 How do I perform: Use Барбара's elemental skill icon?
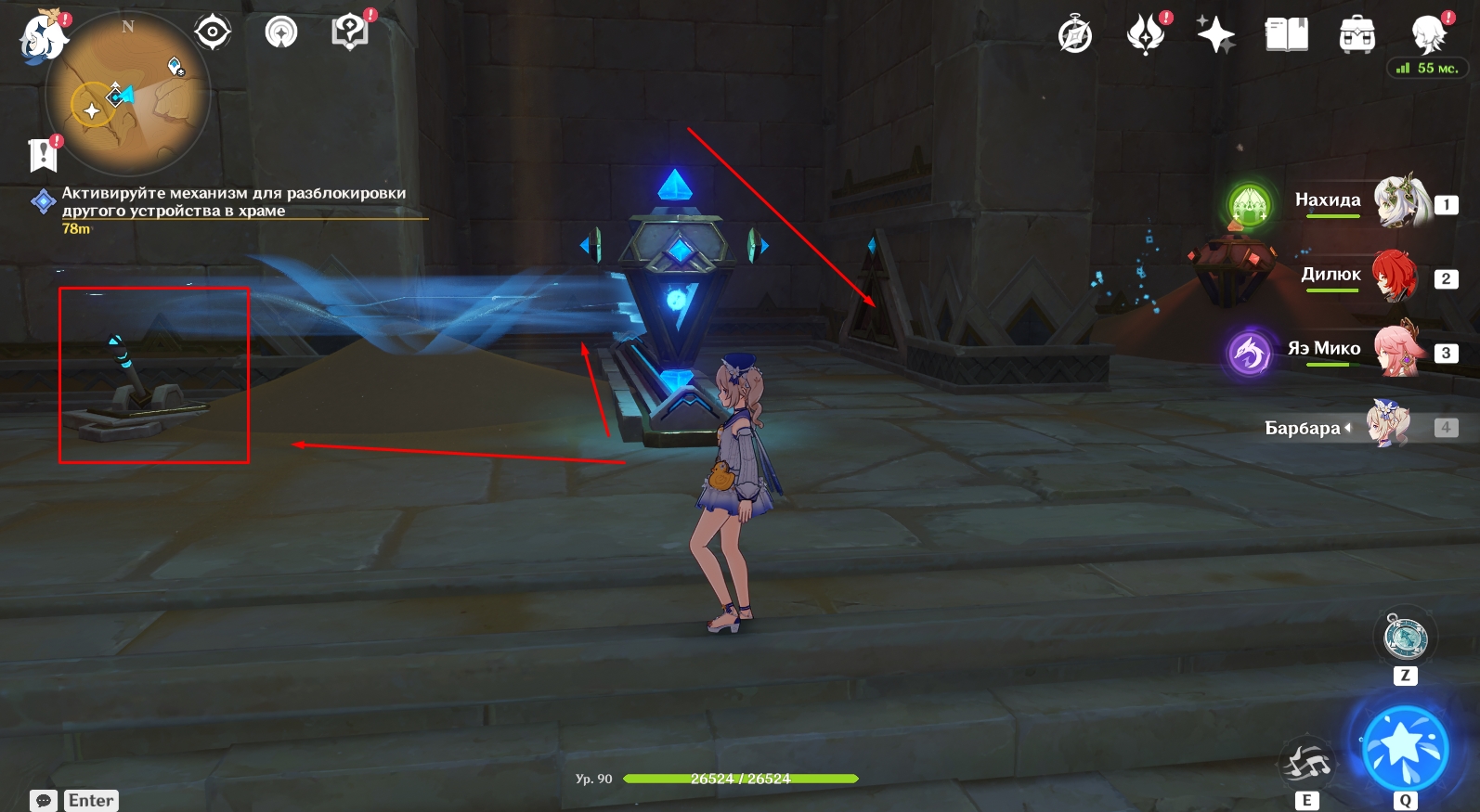[x=1307, y=765]
